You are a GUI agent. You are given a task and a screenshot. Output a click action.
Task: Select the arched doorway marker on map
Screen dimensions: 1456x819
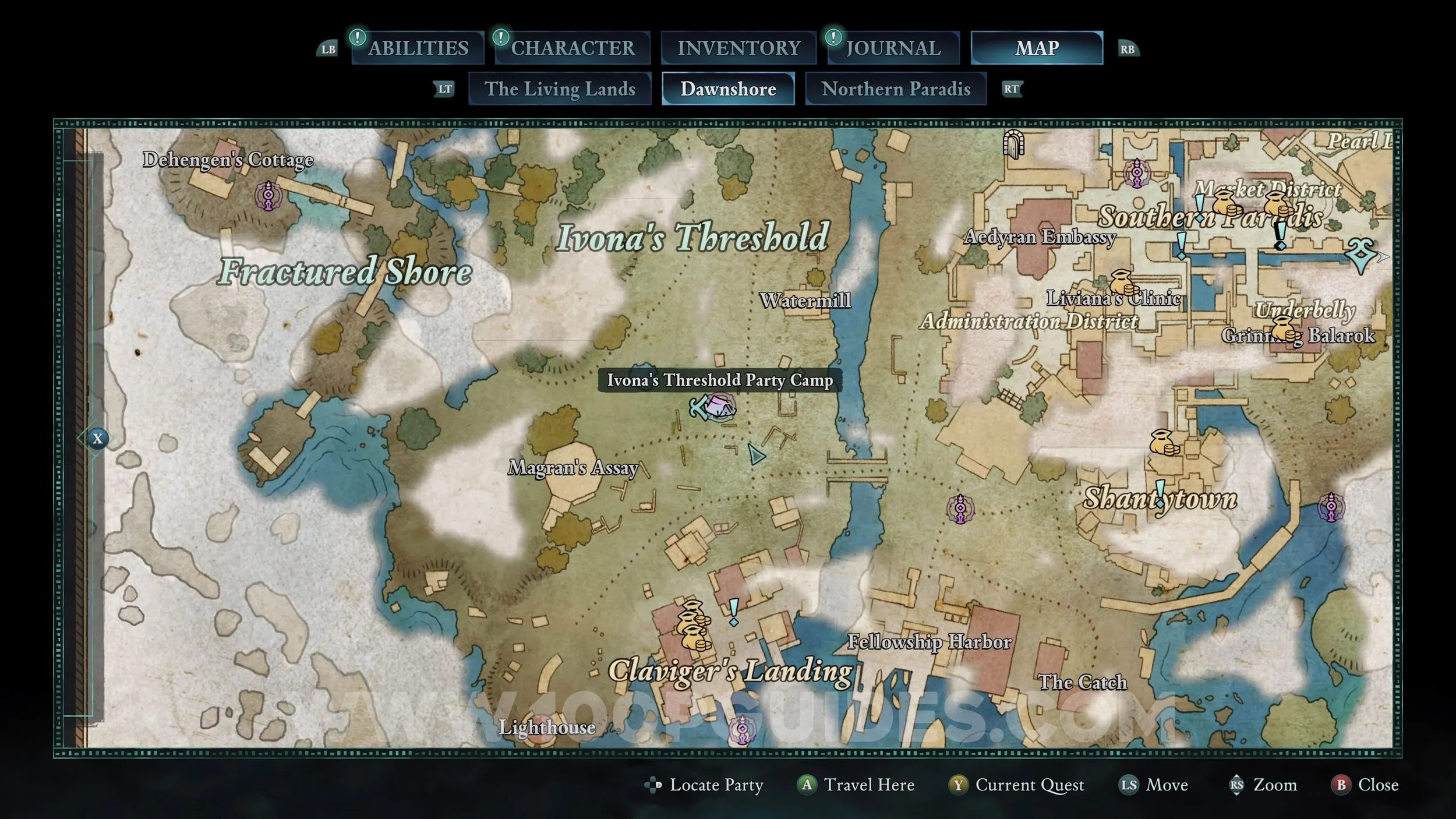tap(1013, 143)
